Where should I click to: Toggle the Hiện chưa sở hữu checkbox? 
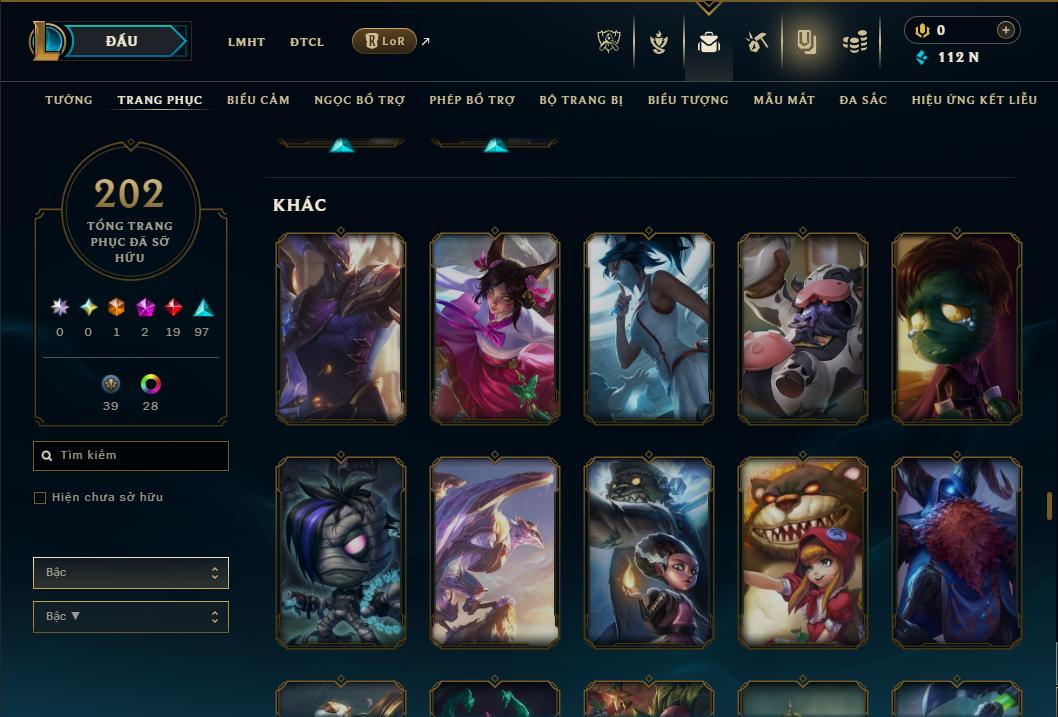point(40,498)
